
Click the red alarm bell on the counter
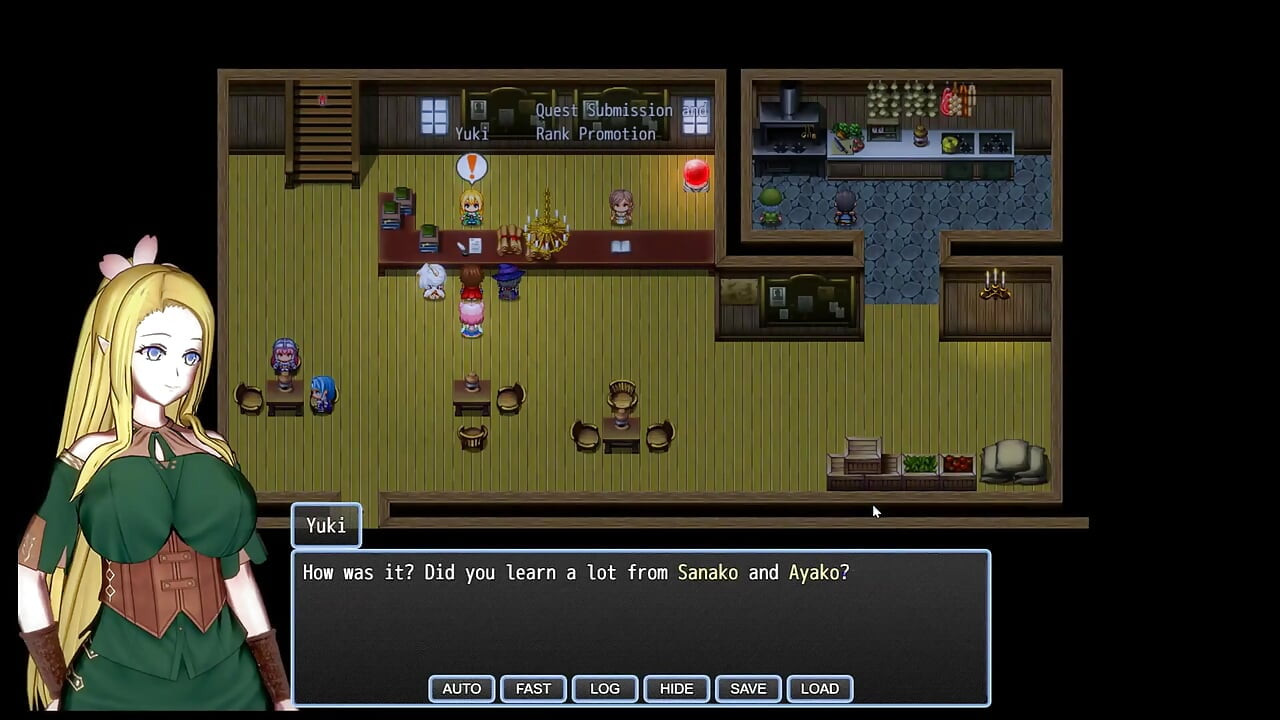[696, 176]
